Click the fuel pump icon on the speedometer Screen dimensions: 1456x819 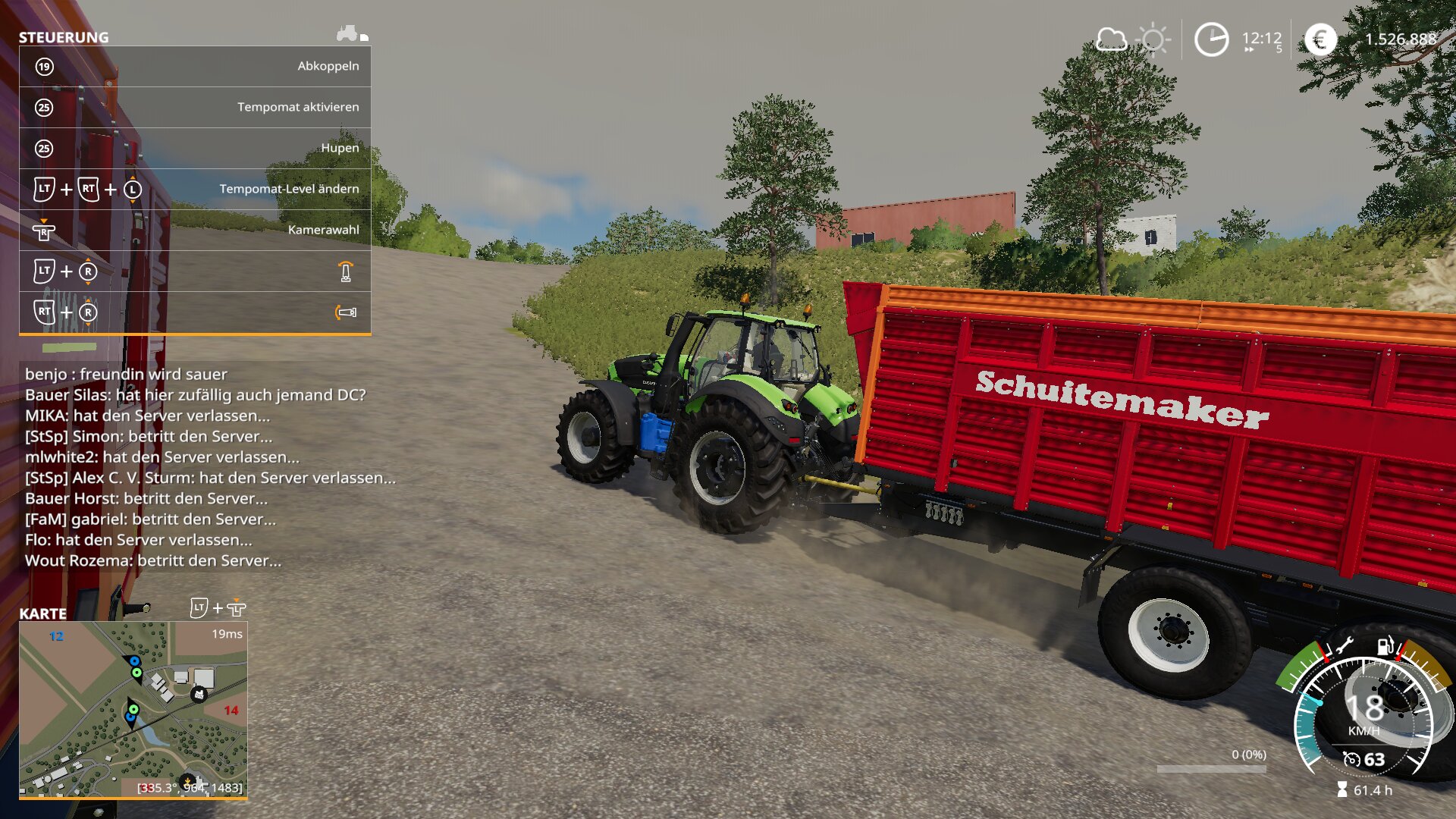click(1385, 647)
